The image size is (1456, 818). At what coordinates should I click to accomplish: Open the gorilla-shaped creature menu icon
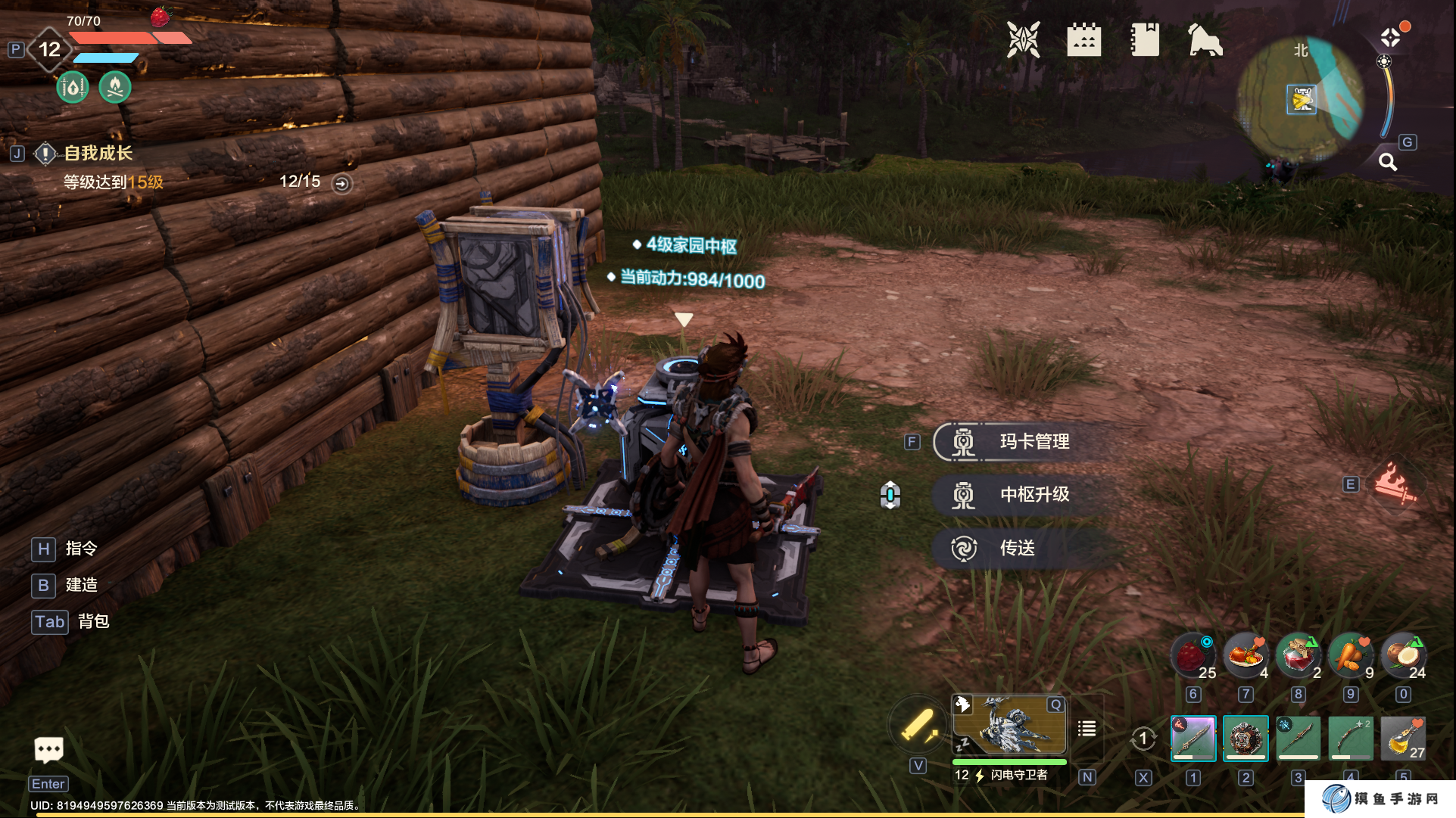click(x=1205, y=39)
